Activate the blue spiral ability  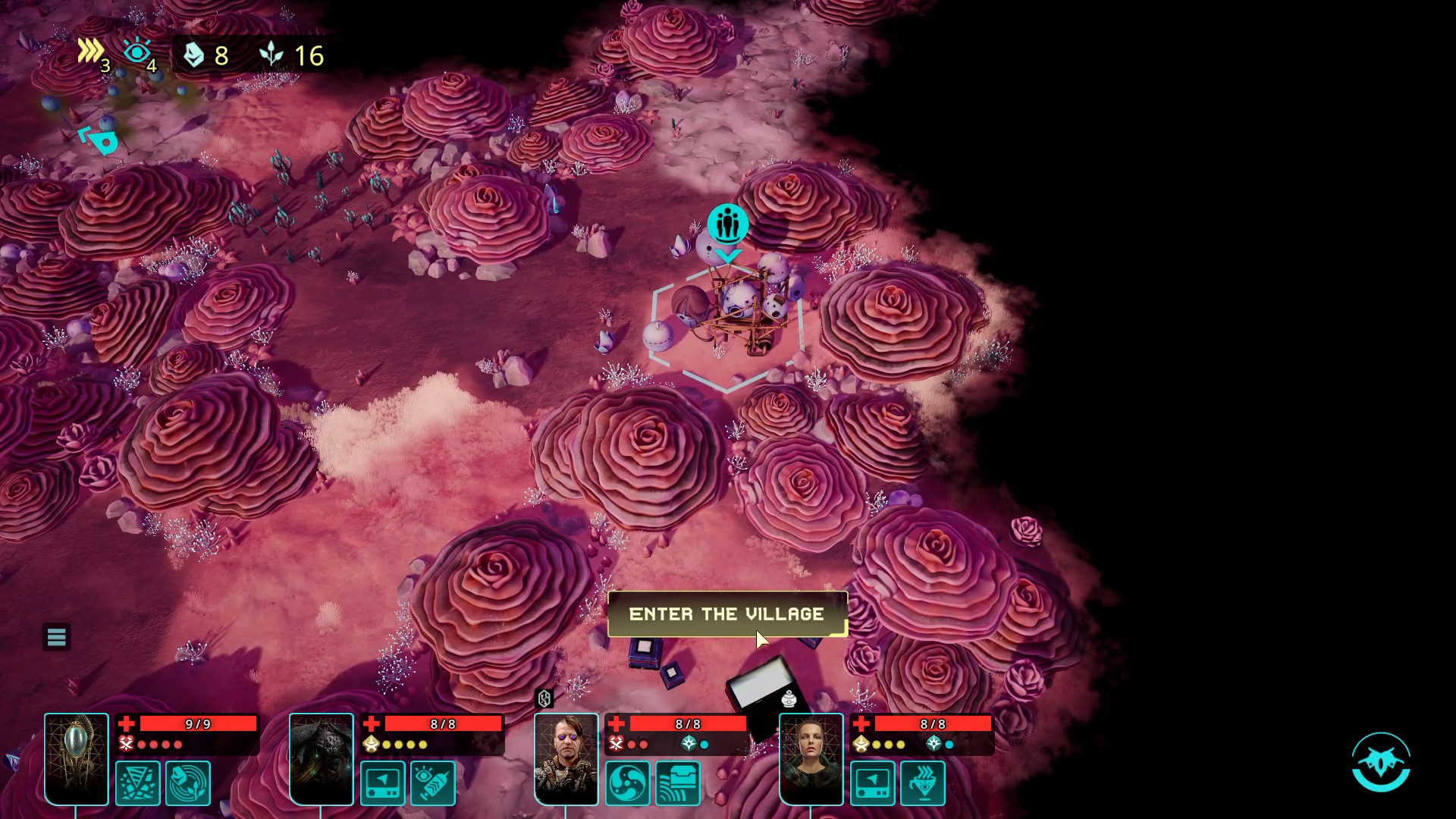[x=628, y=783]
